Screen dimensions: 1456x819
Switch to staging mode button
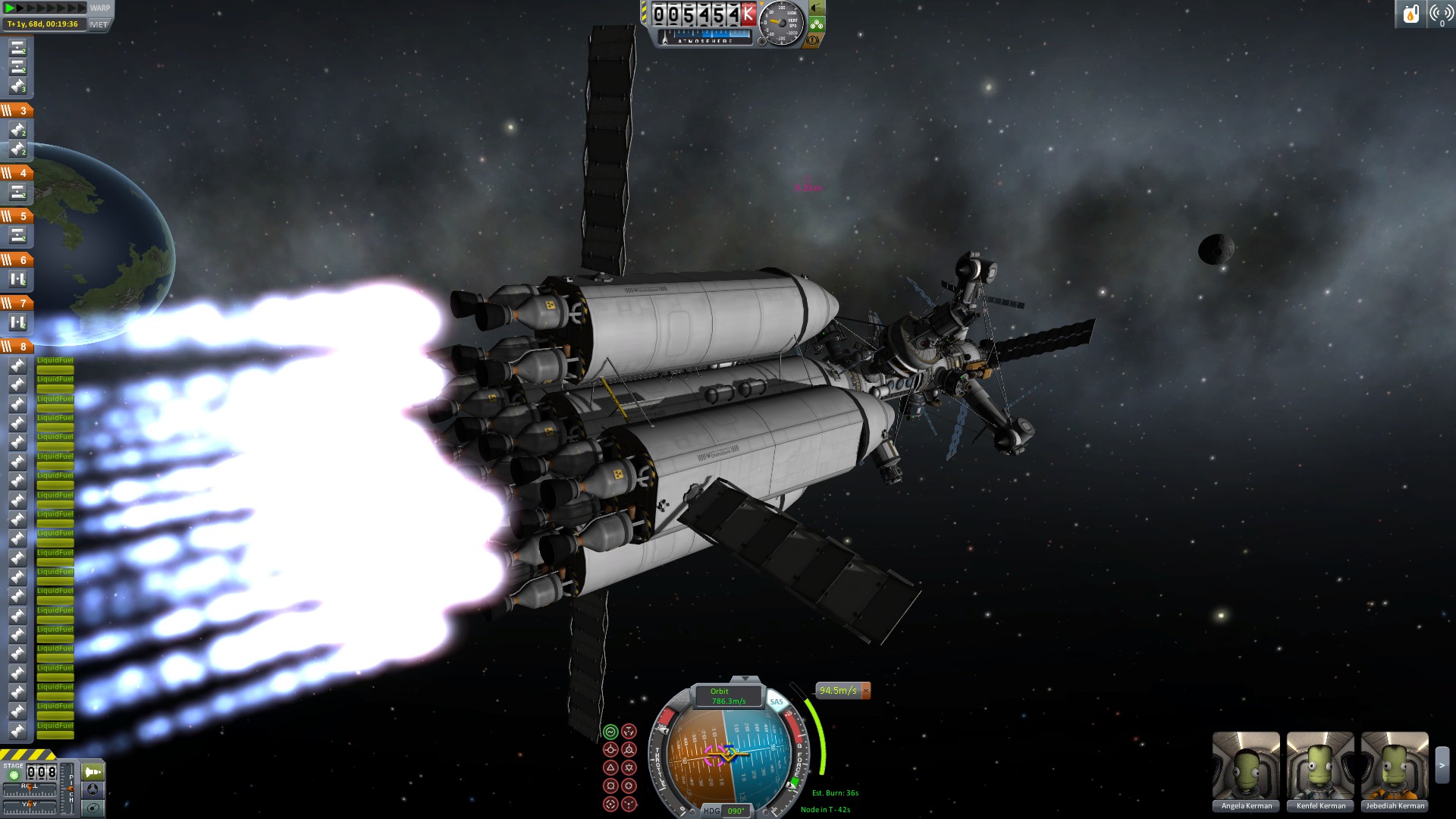[x=93, y=772]
